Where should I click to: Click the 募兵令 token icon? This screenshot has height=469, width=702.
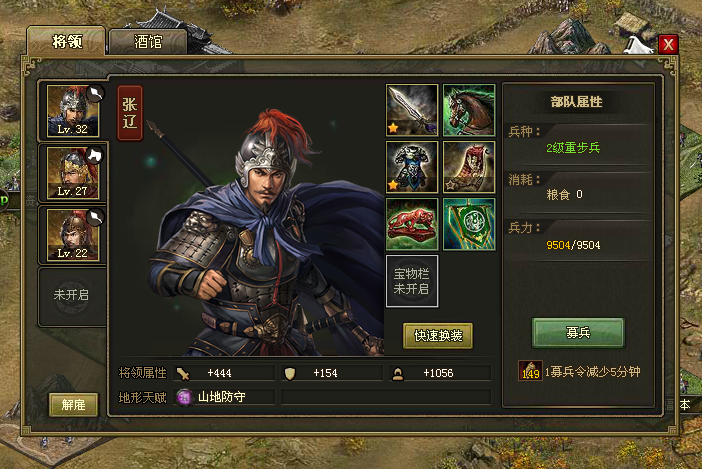tap(530, 372)
